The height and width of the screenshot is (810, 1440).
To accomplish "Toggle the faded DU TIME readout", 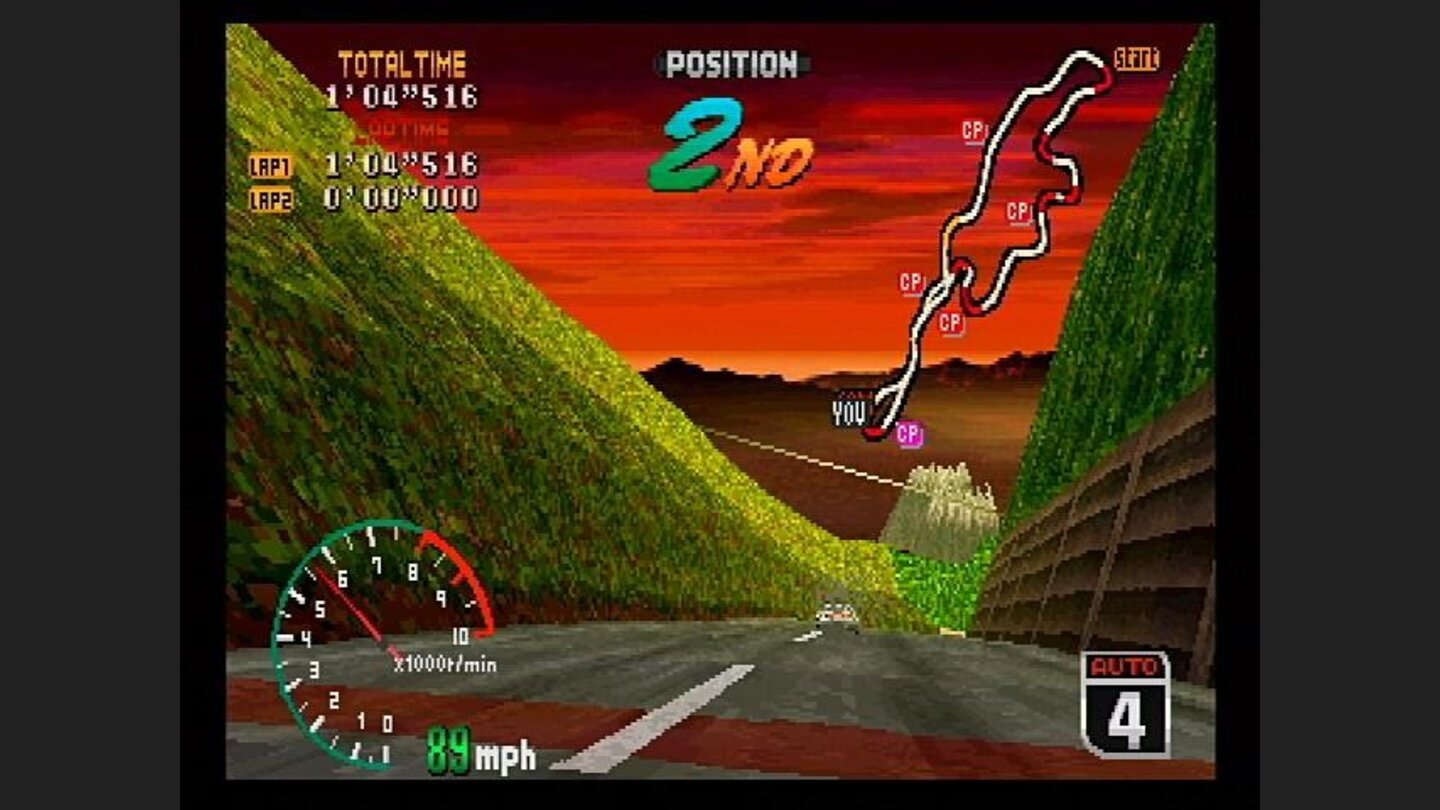I will (407, 126).
